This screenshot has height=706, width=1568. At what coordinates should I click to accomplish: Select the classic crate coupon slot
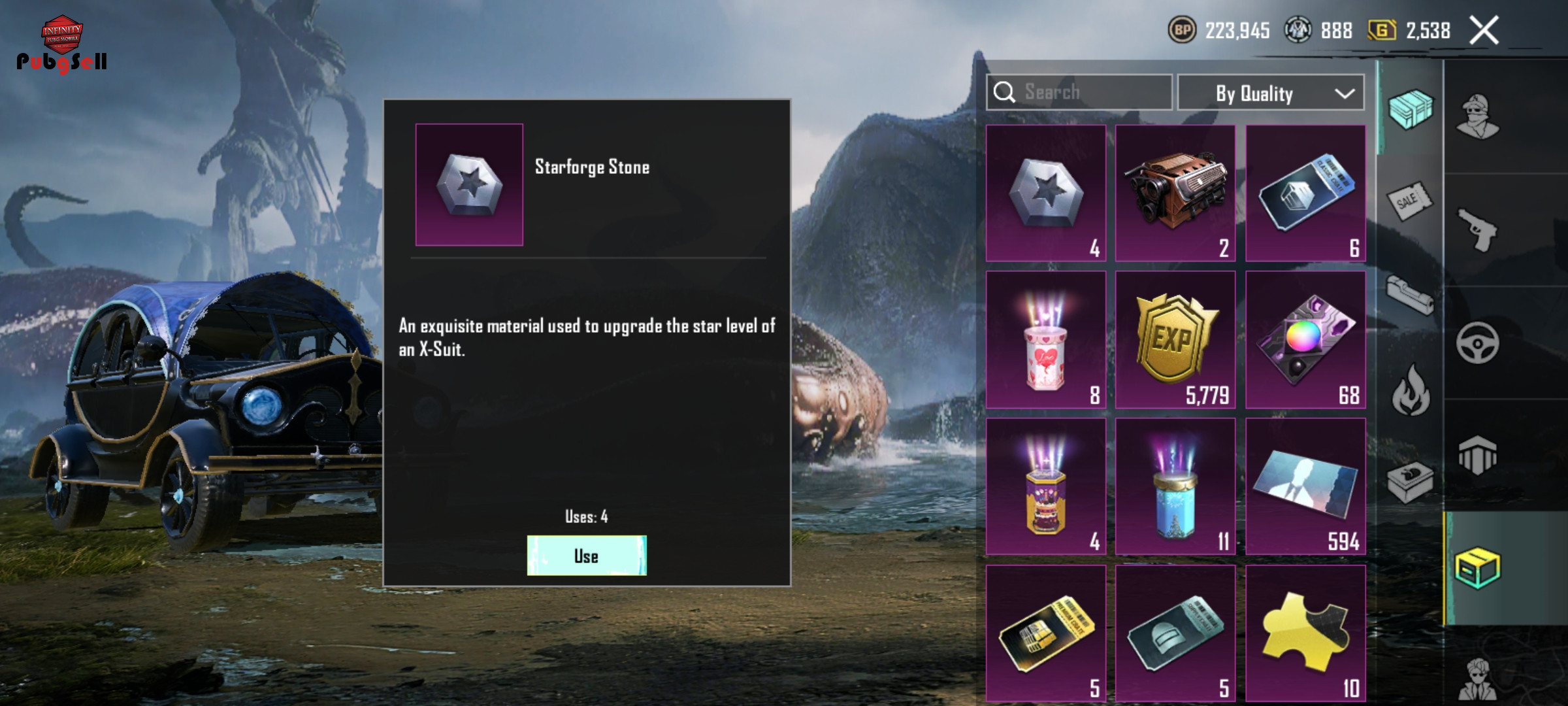[x=1305, y=193]
